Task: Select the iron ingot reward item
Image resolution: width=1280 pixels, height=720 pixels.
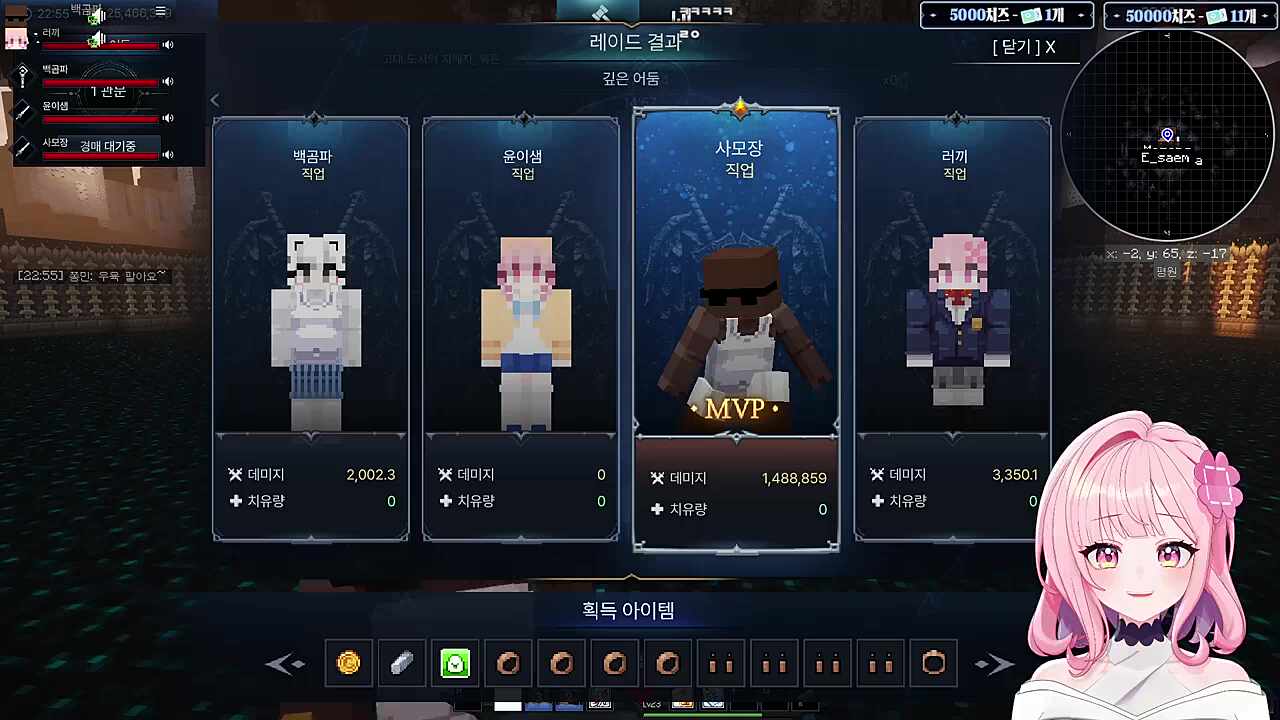Action: 401,663
